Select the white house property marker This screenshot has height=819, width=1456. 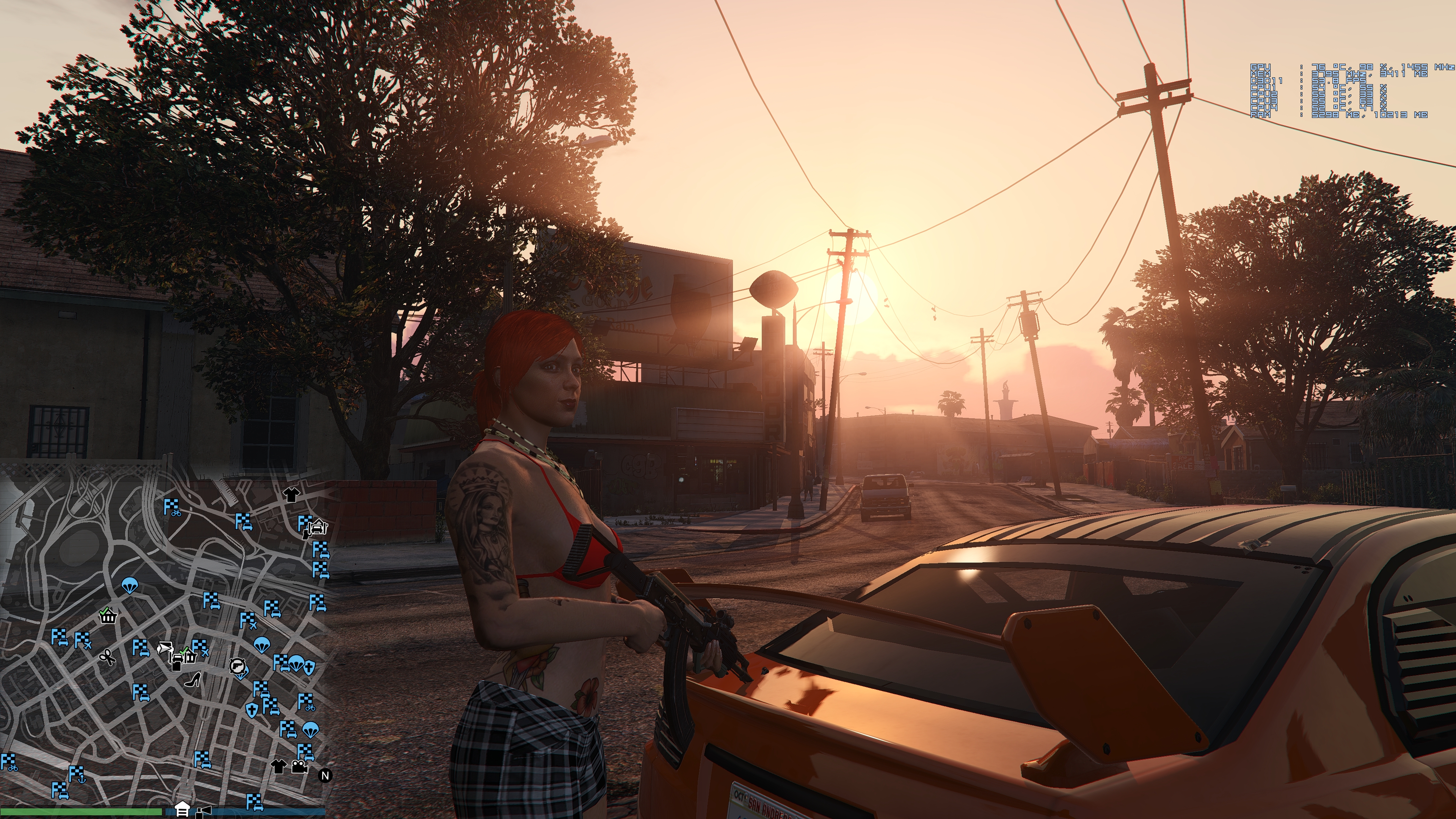tap(182, 809)
